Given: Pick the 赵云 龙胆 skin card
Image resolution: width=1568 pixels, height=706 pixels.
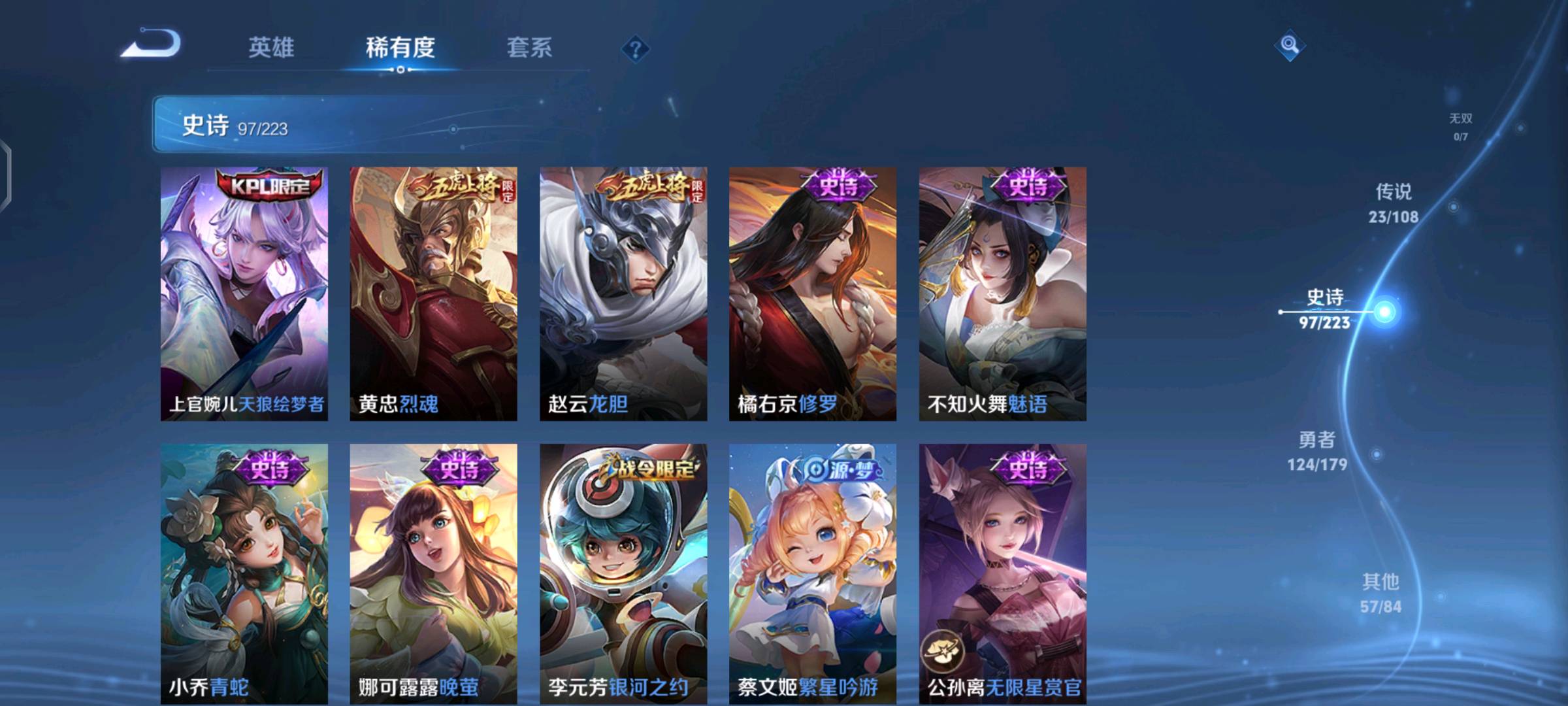Looking at the screenshot, I should [x=623, y=294].
